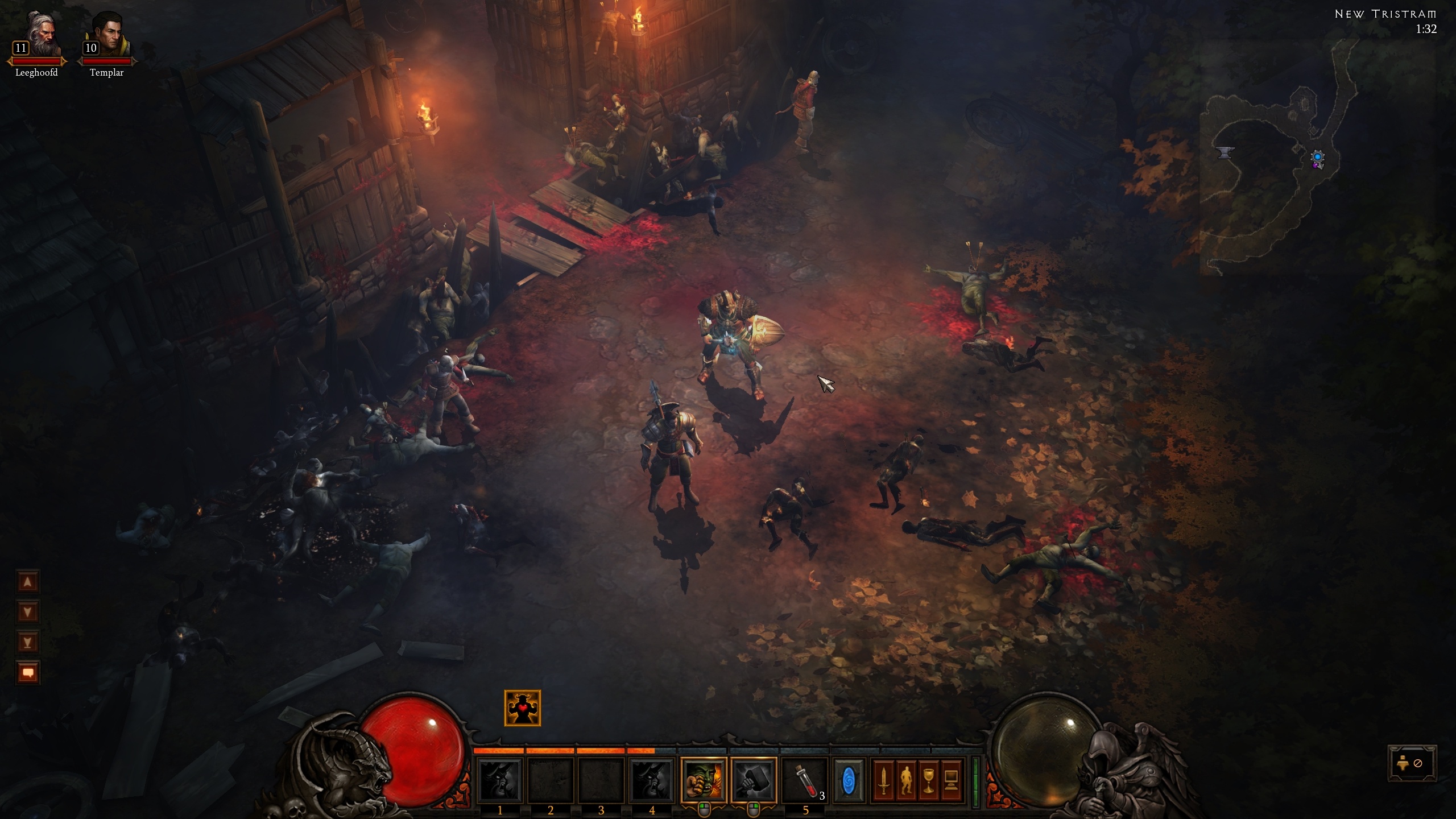Click the blacksmith anvil map marker
Image resolution: width=1456 pixels, height=819 pixels.
coord(1225,152)
